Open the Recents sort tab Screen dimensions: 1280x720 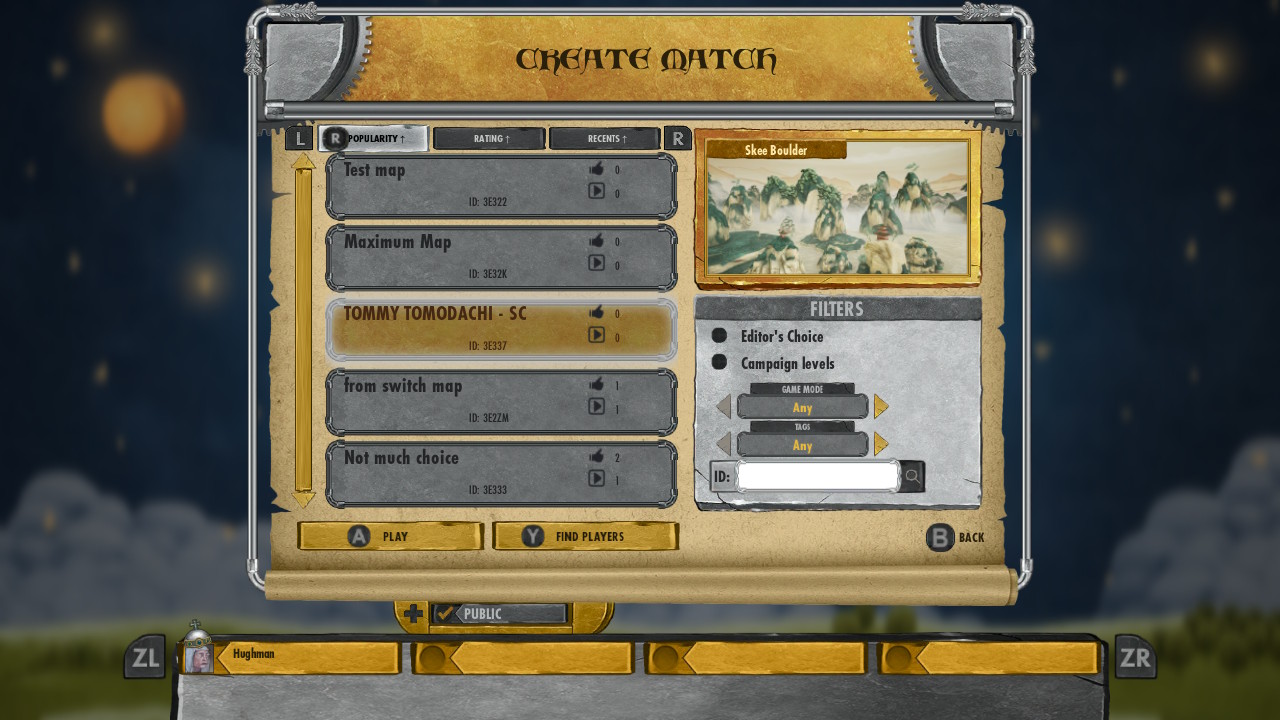[605, 138]
